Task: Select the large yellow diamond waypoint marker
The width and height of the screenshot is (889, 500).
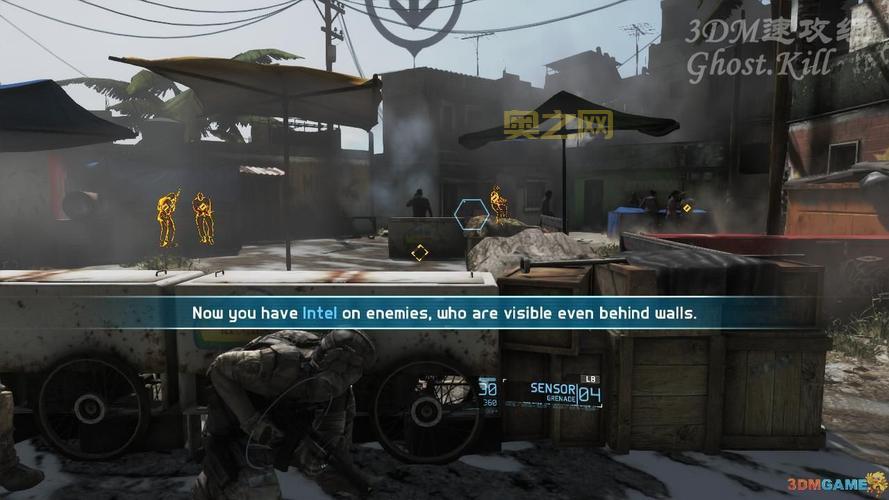Action: click(420, 252)
